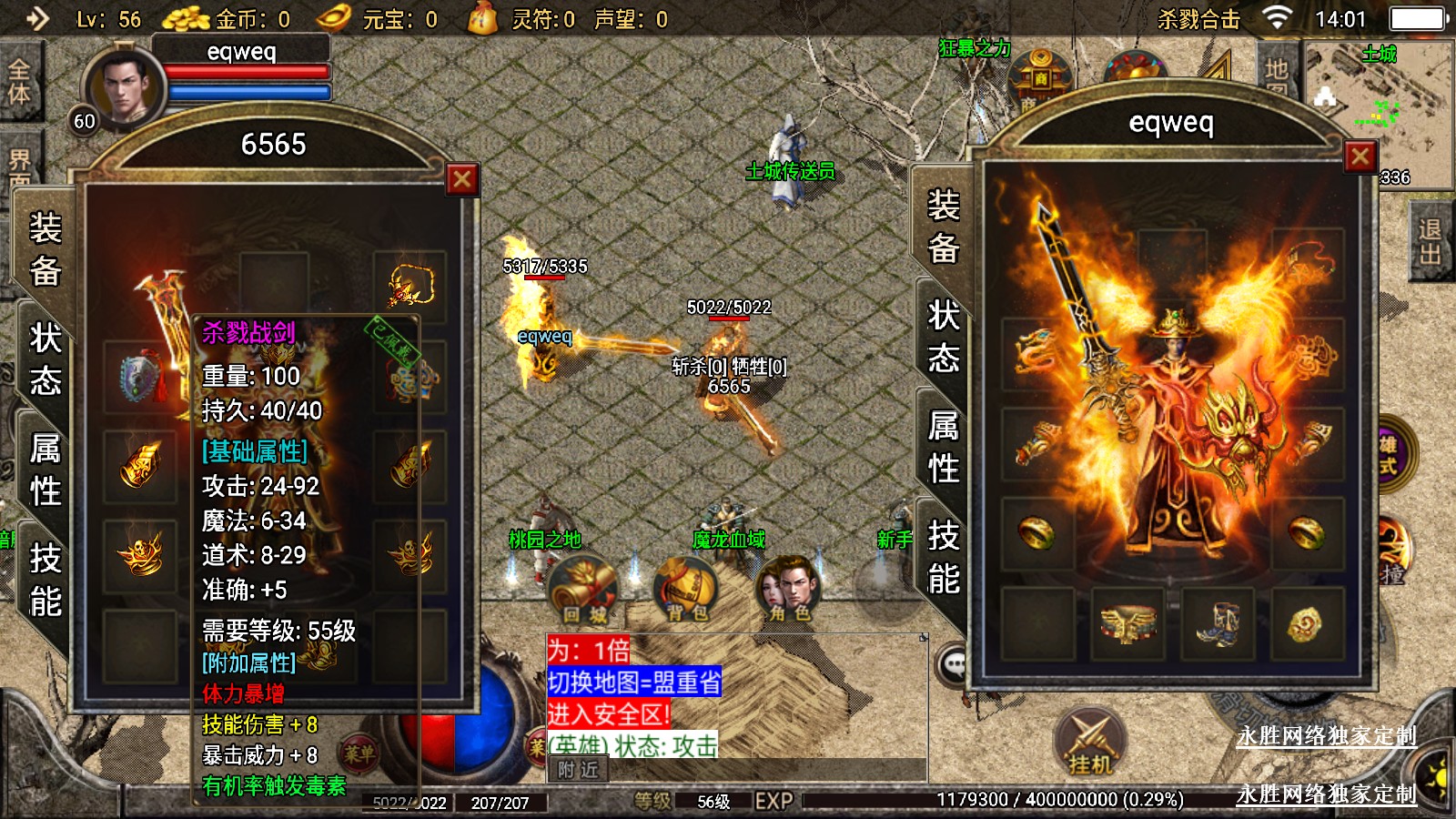Click the 回城 return-to-town scroll icon
The width and height of the screenshot is (1456, 819).
583,589
